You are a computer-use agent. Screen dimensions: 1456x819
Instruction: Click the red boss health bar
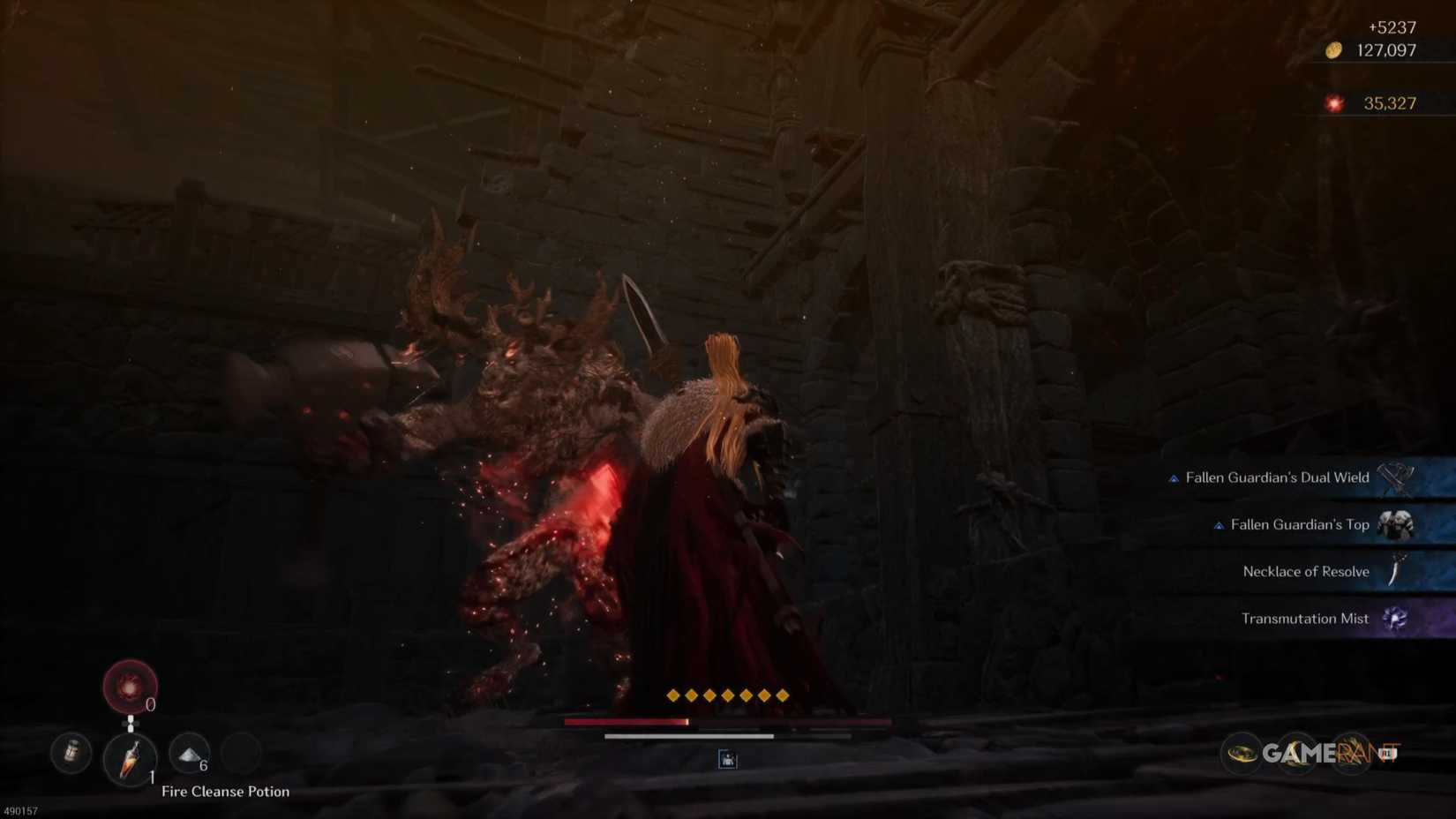click(628, 721)
